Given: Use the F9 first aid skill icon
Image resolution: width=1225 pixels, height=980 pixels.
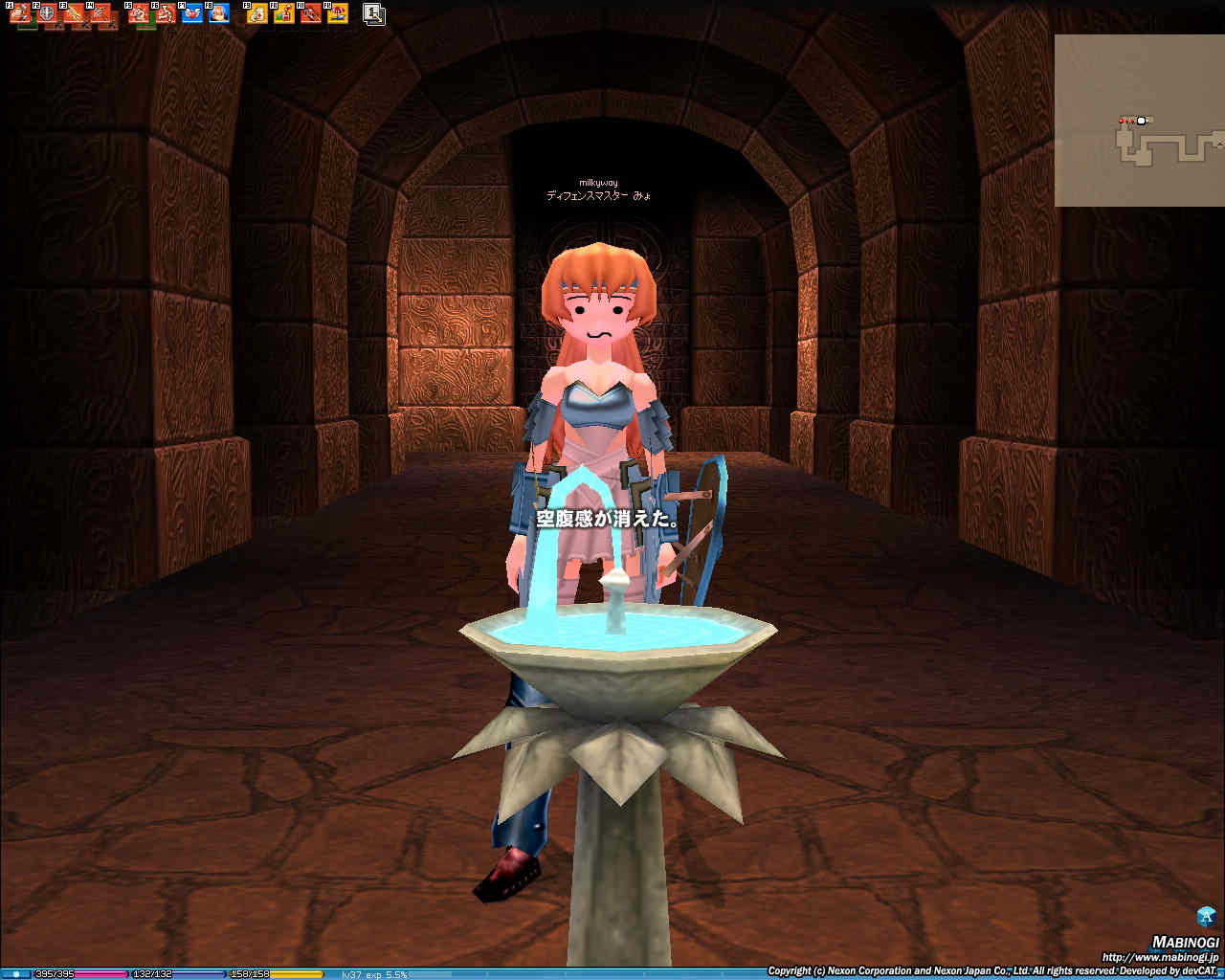Looking at the screenshot, I should point(257,14).
